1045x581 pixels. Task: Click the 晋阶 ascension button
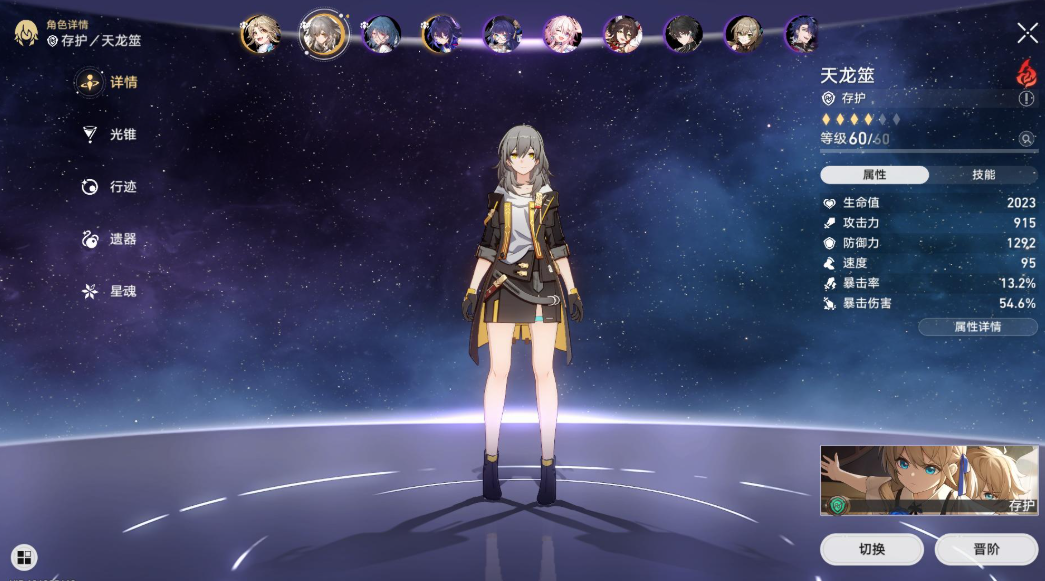[986, 549]
